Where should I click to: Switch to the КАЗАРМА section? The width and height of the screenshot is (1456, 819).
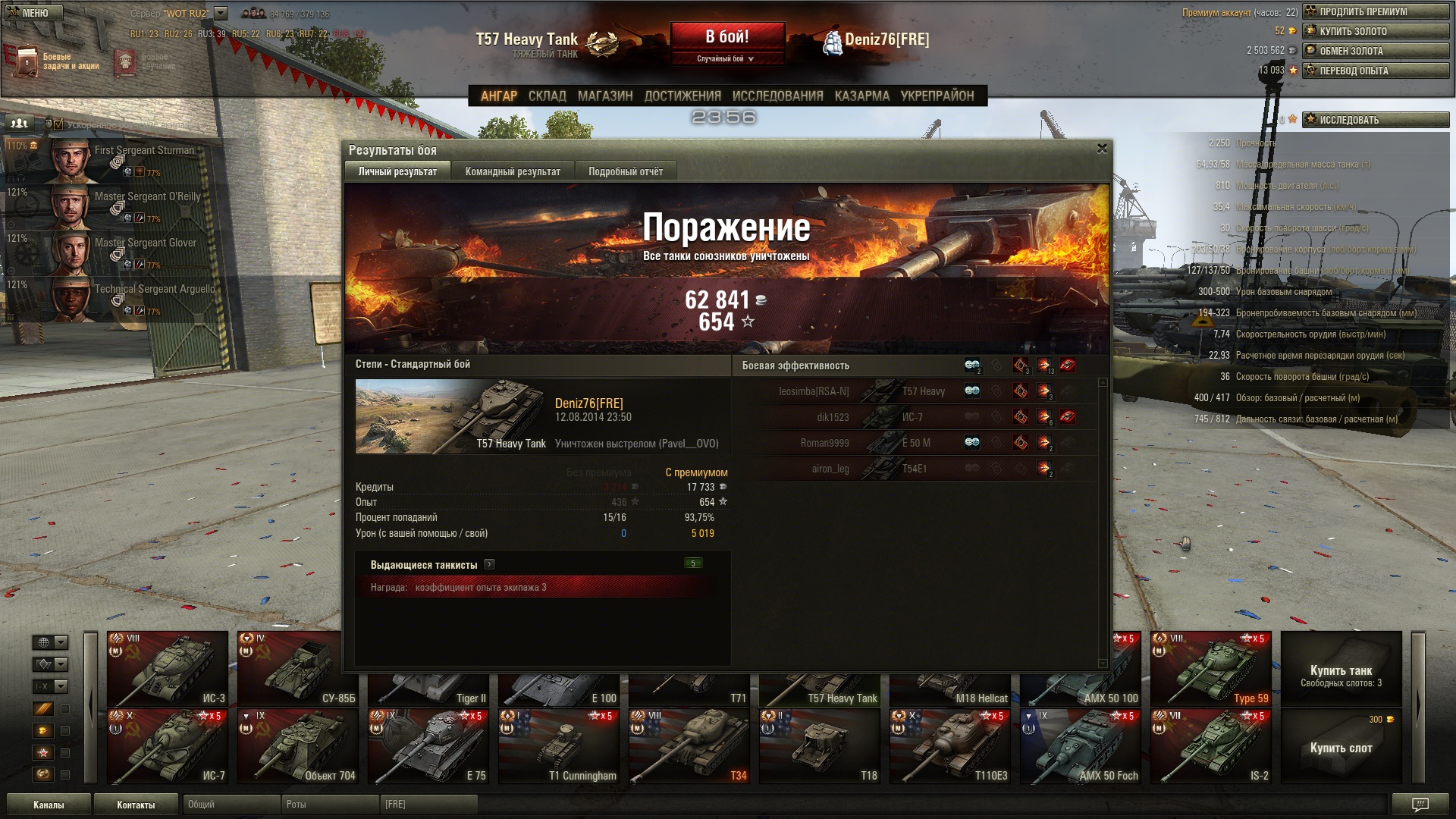[x=861, y=96]
